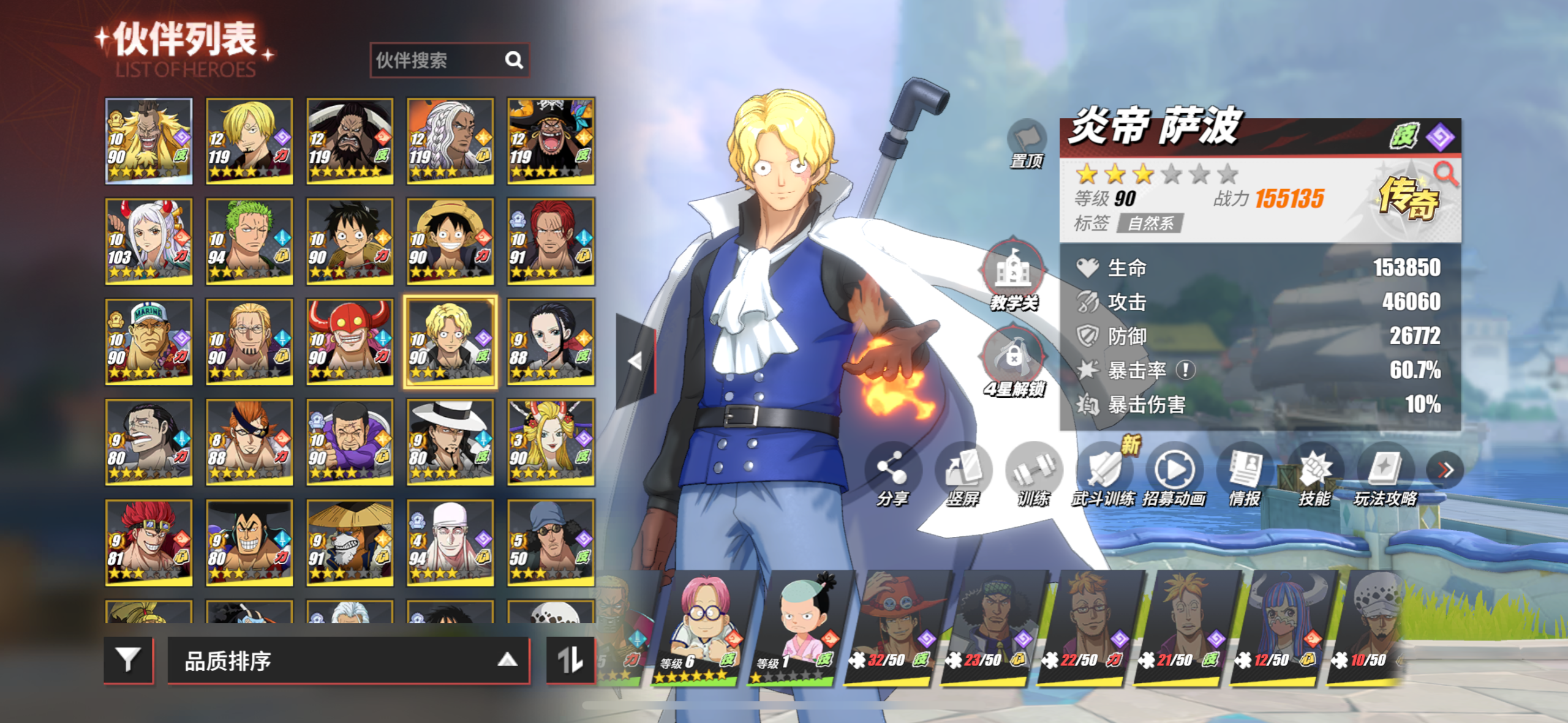Tap the 4星解锁 locked feature icon
Viewport: 1568px width, 723px height.
point(1014,361)
